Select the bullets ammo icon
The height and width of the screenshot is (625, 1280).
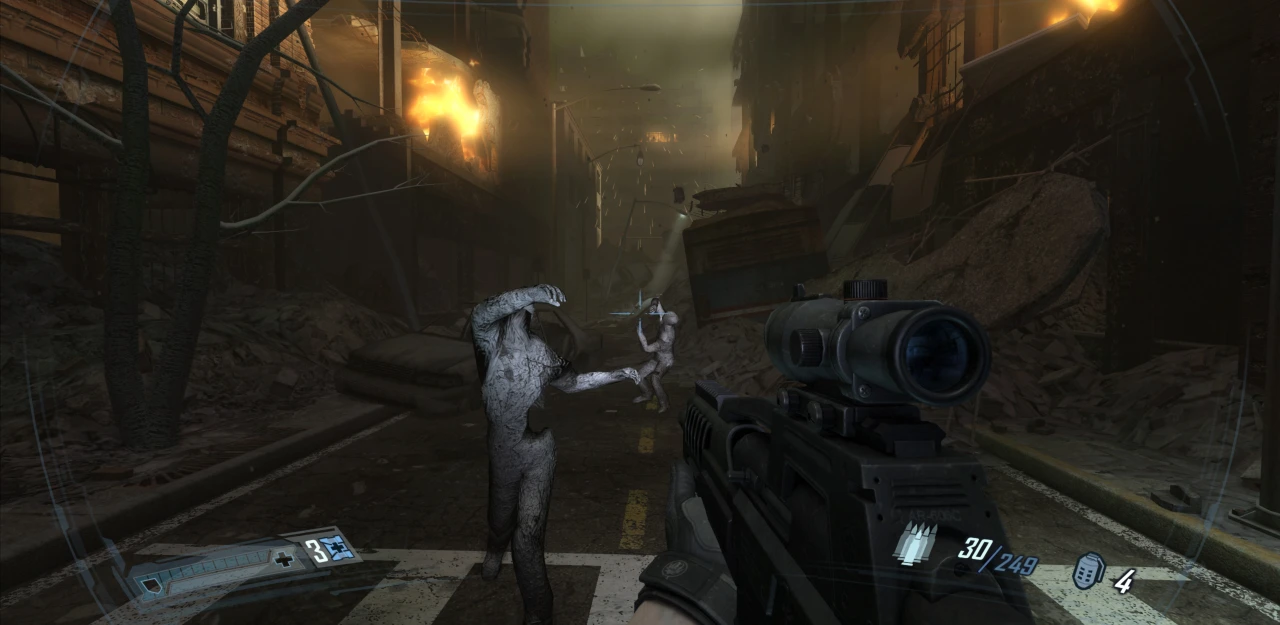point(916,544)
